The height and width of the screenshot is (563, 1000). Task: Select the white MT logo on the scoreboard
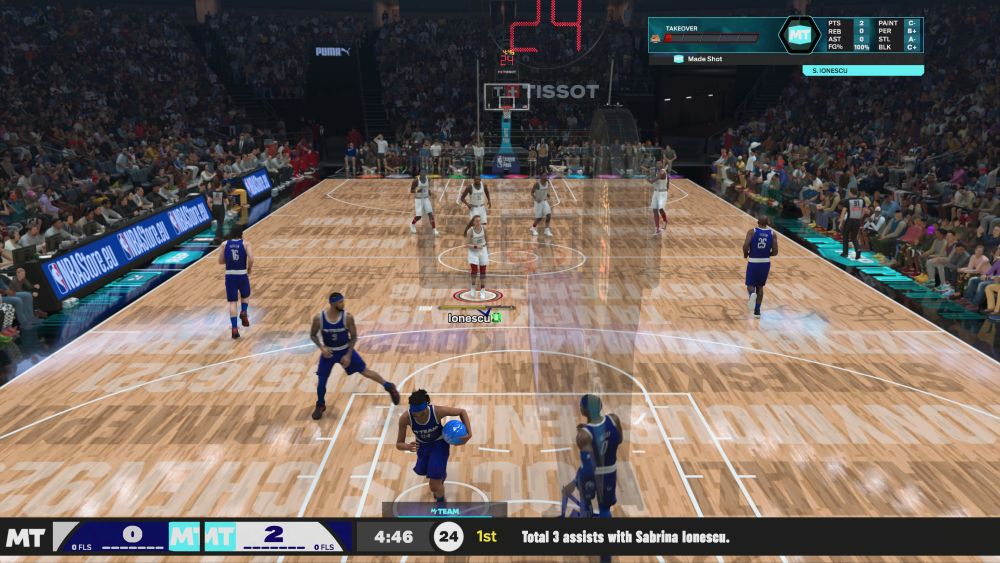click(25, 538)
